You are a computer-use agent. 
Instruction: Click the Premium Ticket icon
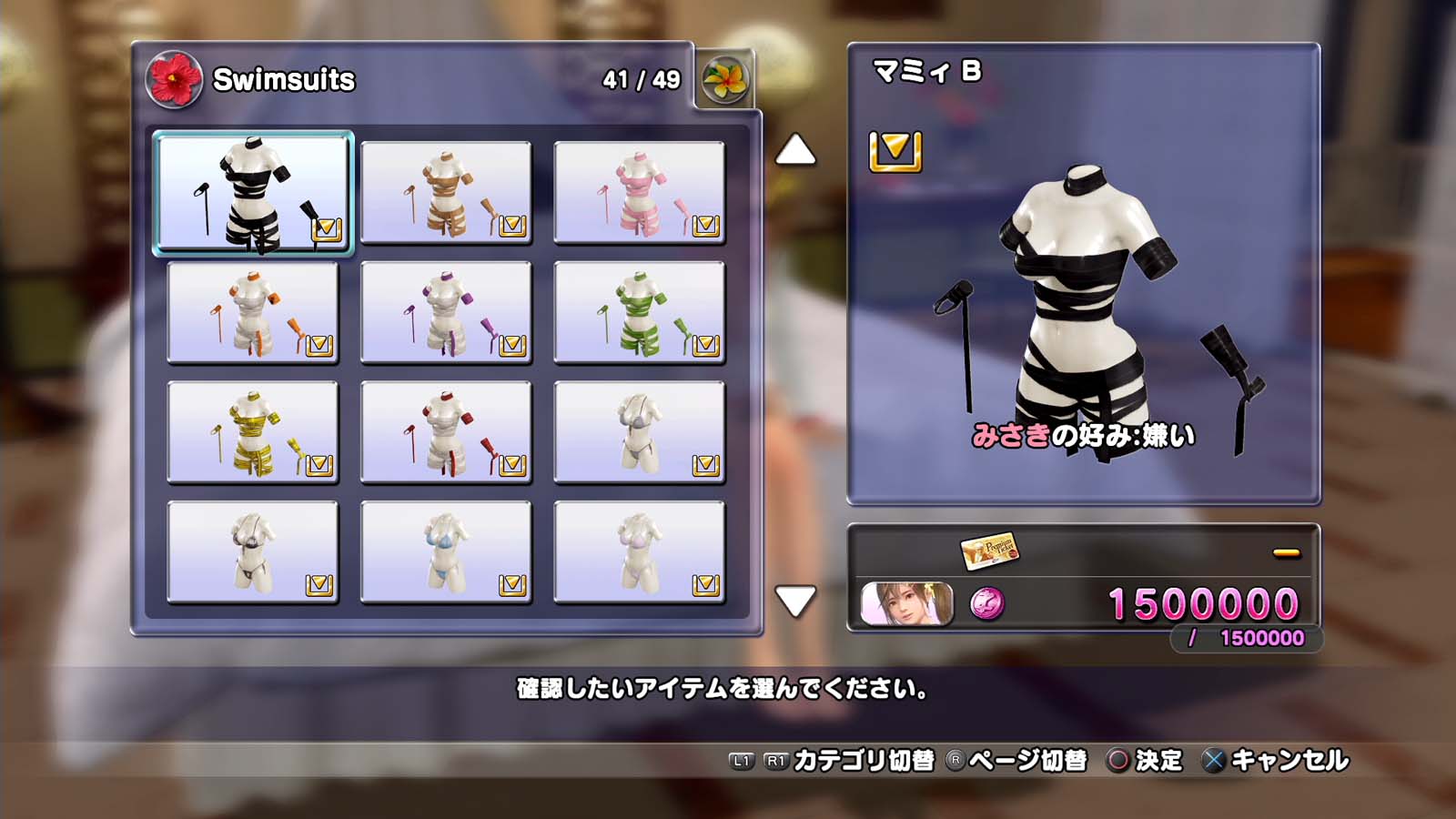pyautogui.click(x=989, y=550)
